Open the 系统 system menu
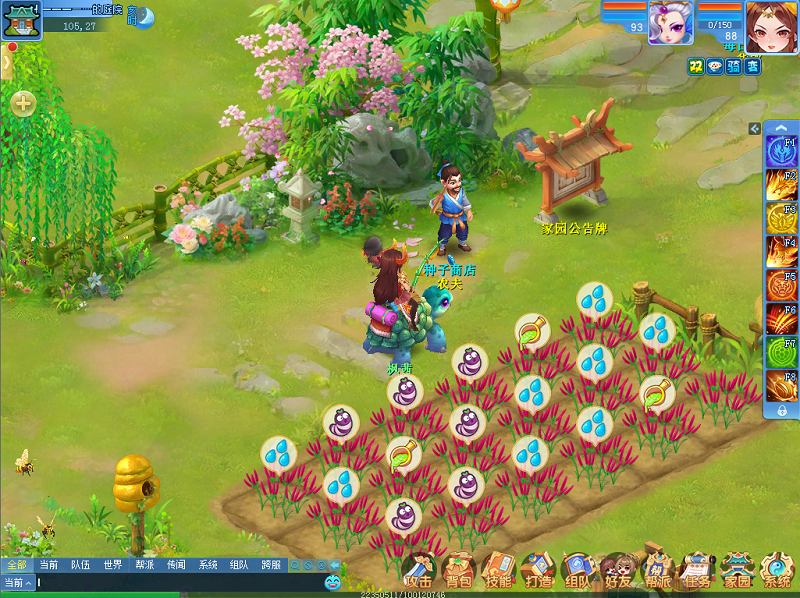The width and height of the screenshot is (800, 598). tap(777, 571)
